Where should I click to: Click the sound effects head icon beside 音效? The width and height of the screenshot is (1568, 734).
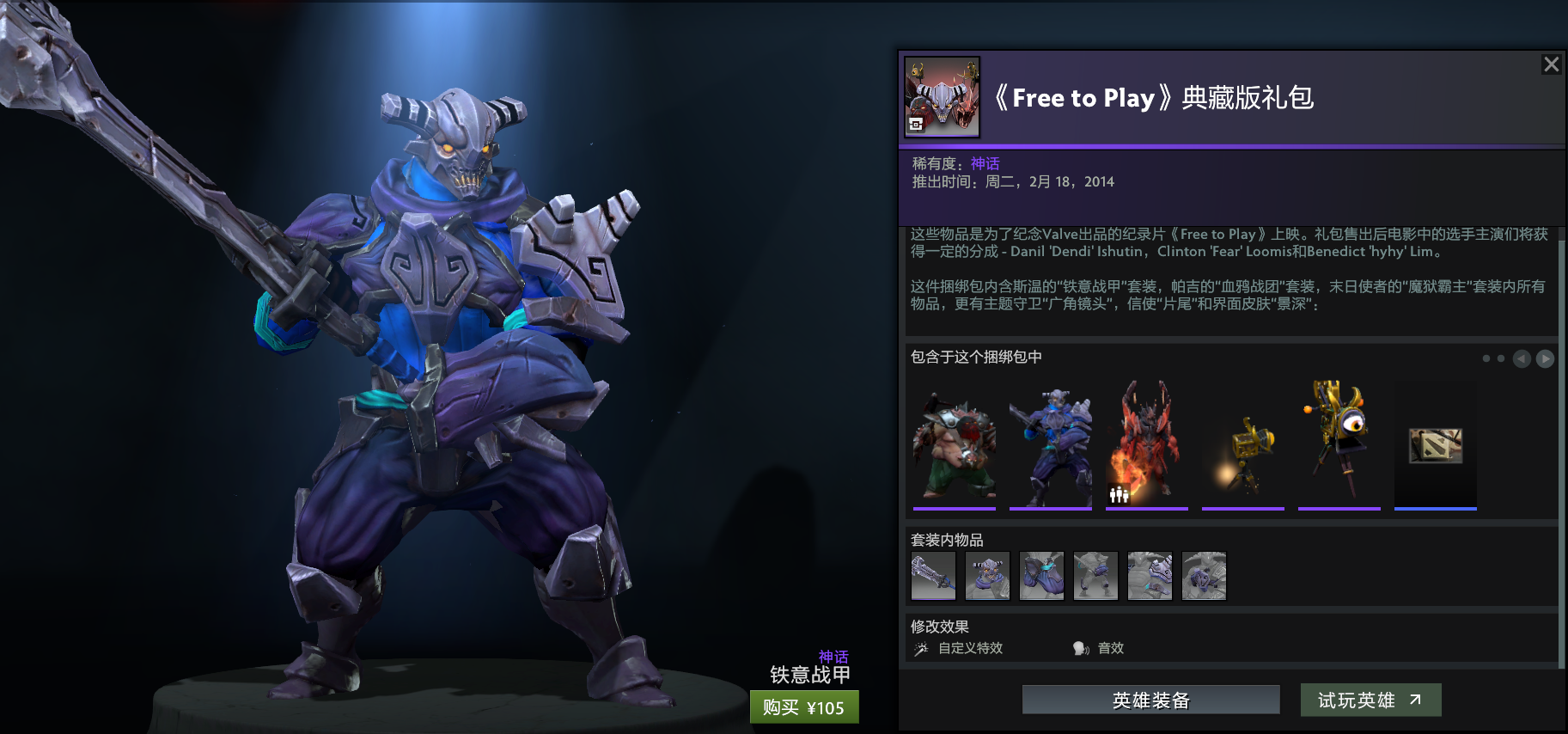[1079, 648]
